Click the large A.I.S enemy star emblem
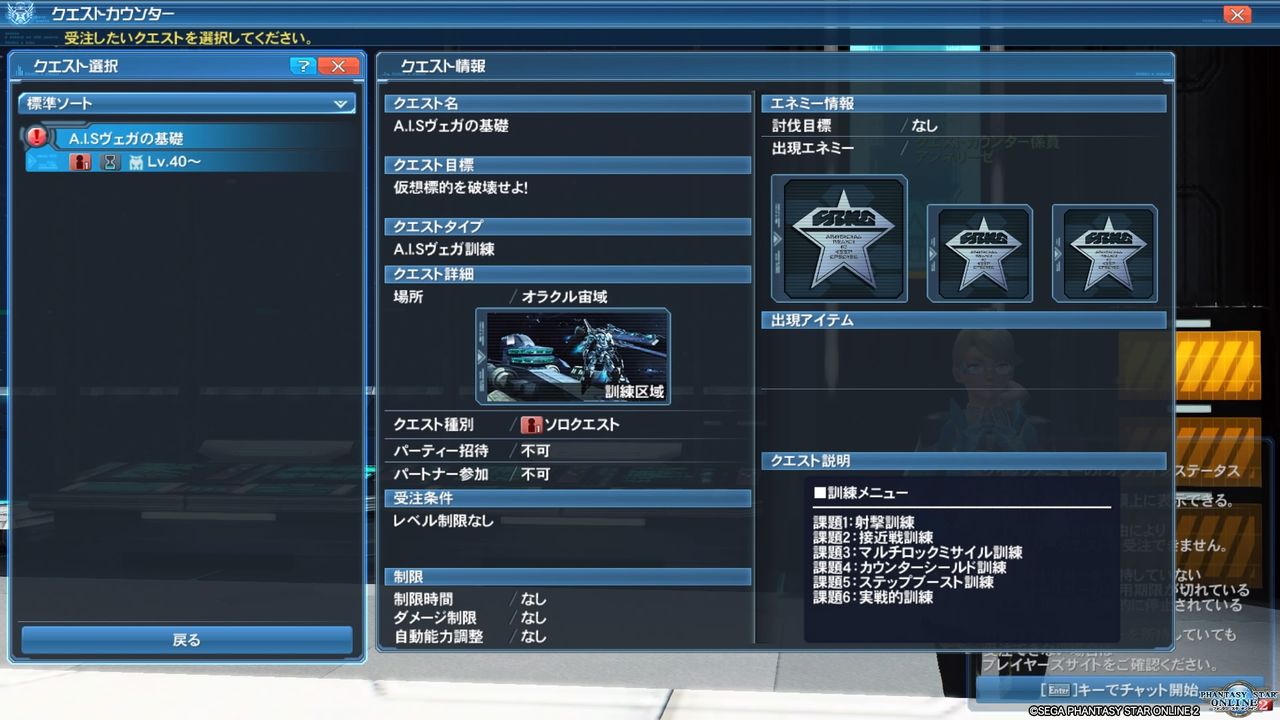Screen dimensions: 1280x720 tap(838, 237)
